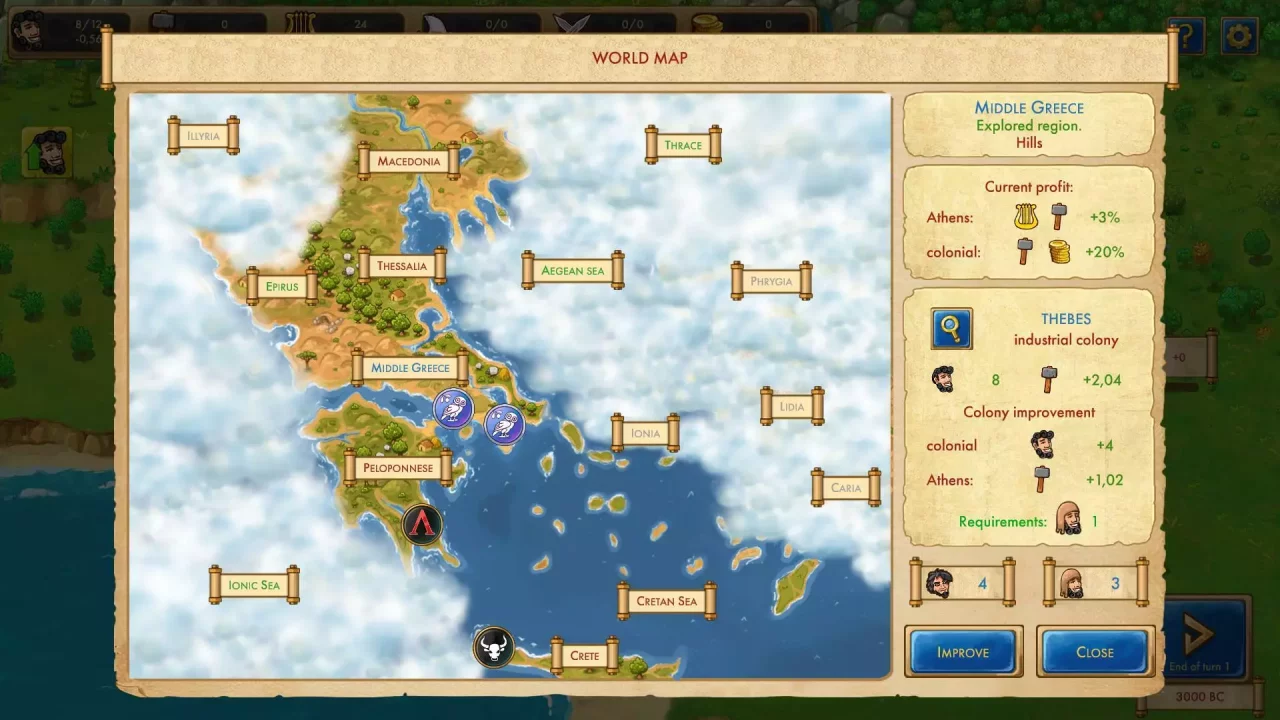Select the Spartan lambda shield on the Peloponnese

[x=423, y=524]
